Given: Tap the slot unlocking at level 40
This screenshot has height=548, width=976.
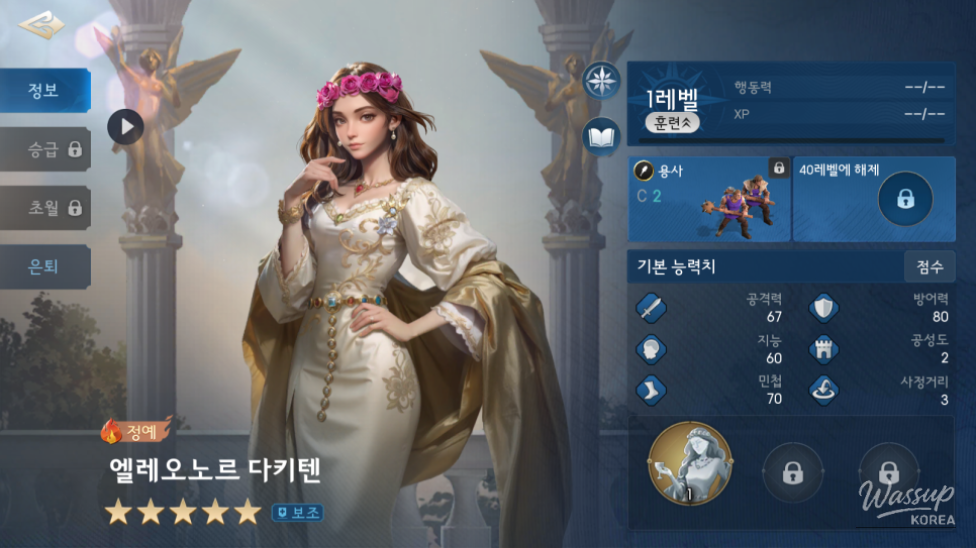Looking at the screenshot, I should (x=873, y=198).
